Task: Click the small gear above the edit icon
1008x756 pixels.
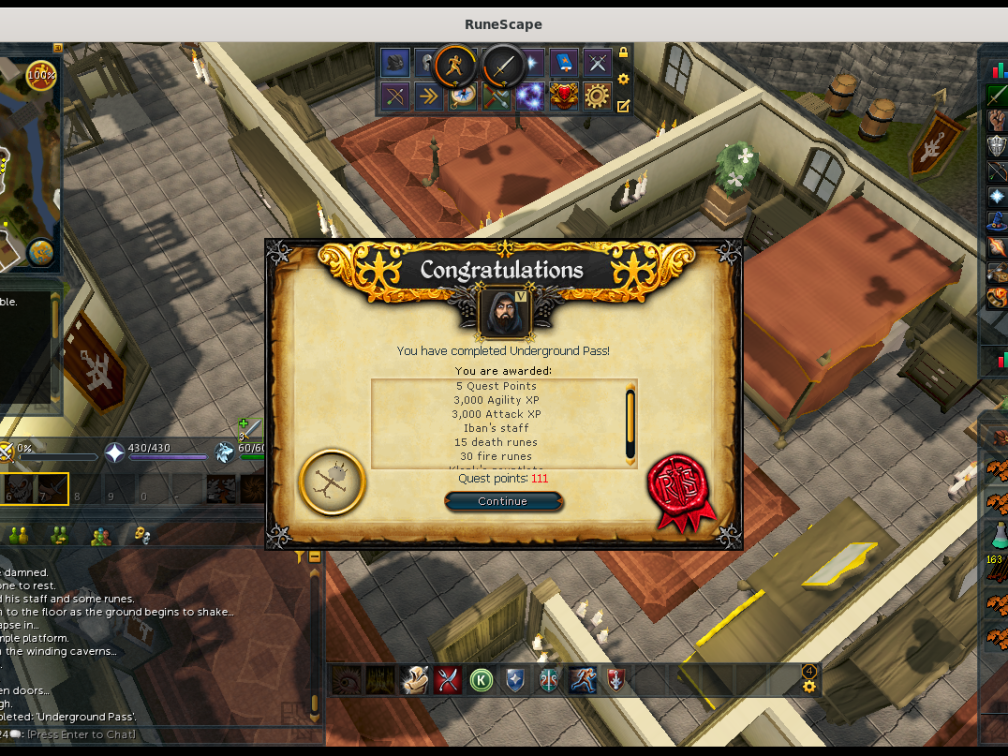Action: pyautogui.click(x=623, y=79)
